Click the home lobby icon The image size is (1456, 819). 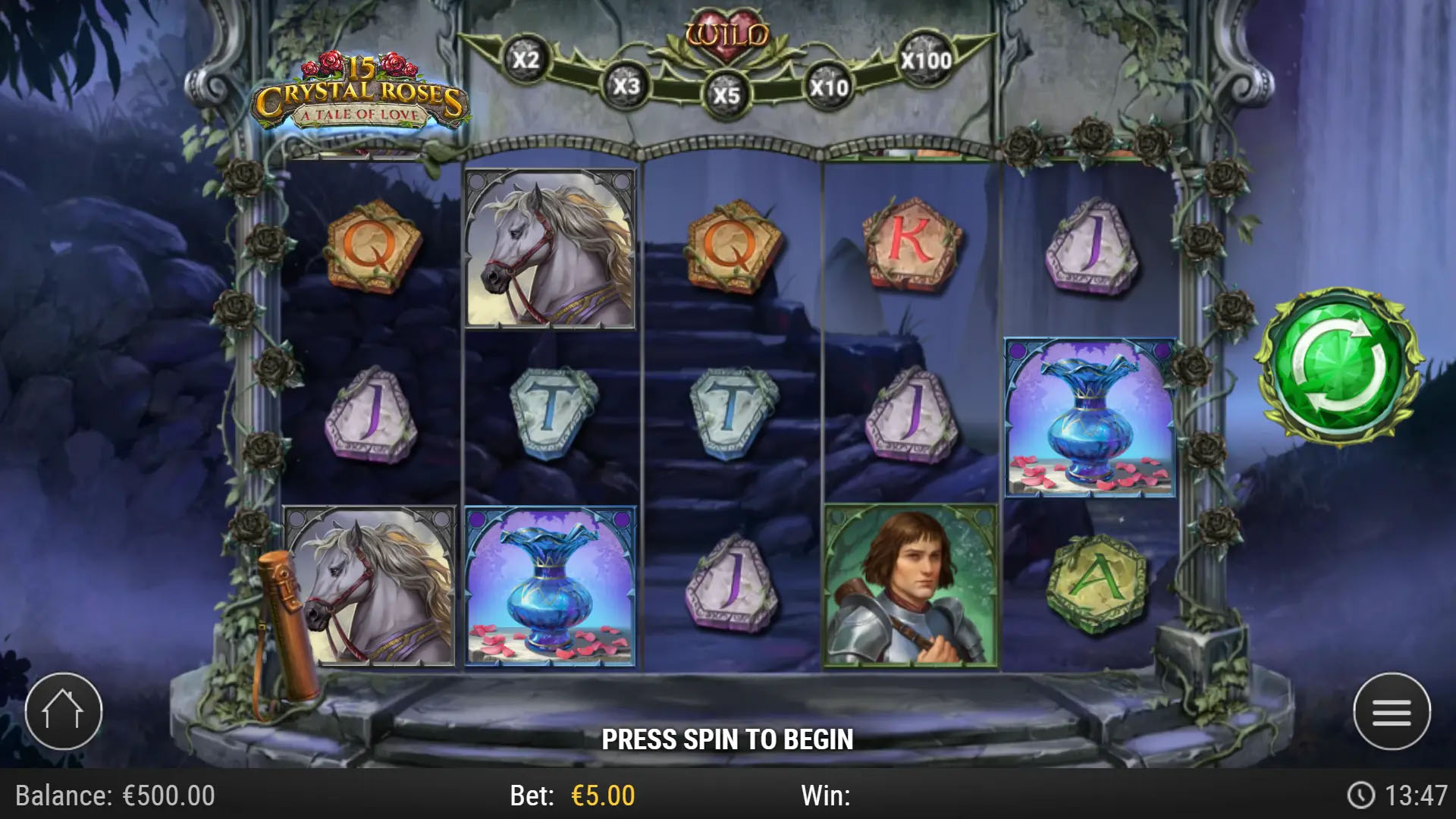64,709
